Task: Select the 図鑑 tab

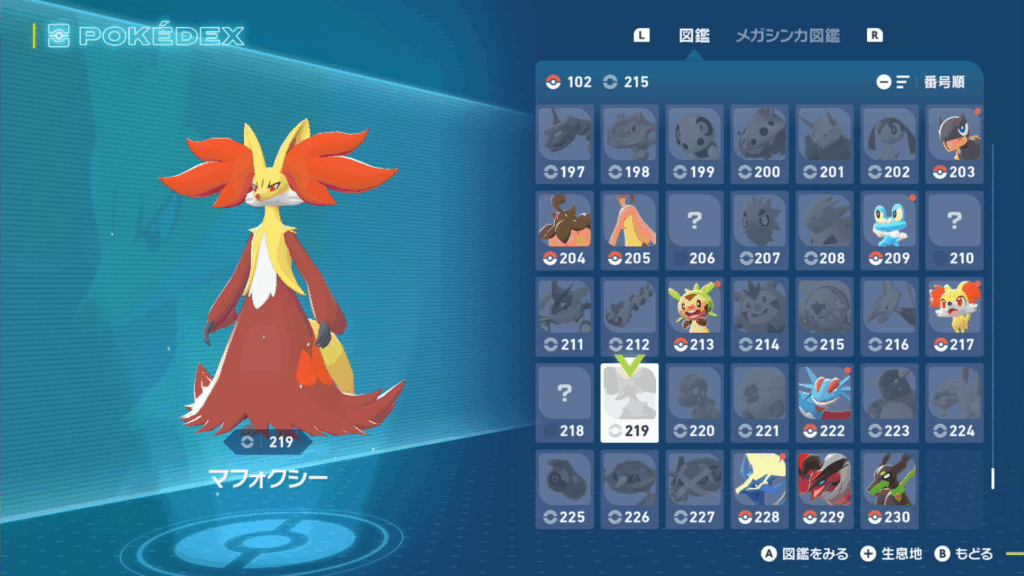Action: coord(694,36)
